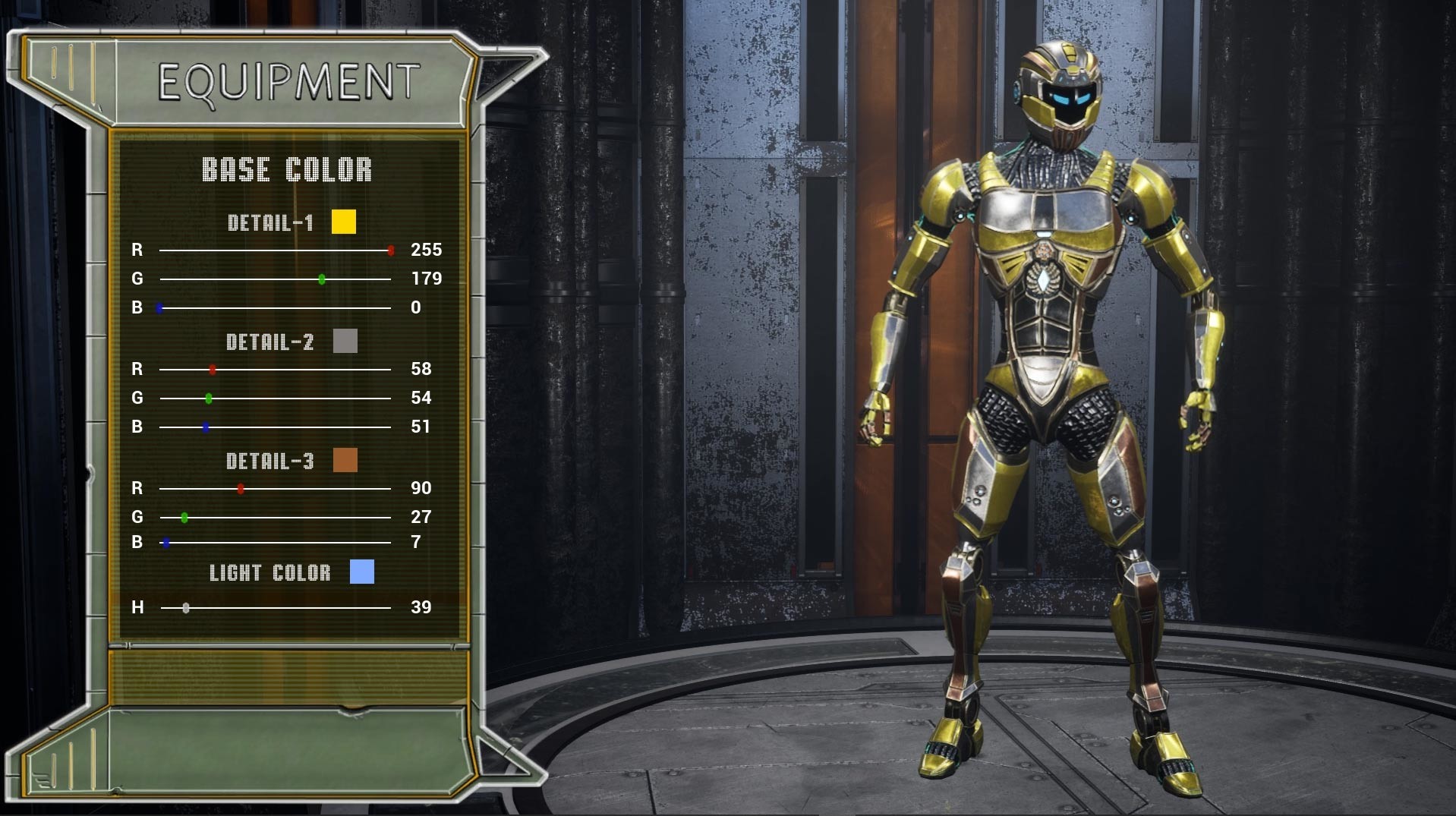The height and width of the screenshot is (816, 1456).
Task: Click the G slider handle under DETAIL-3
Action: tap(184, 518)
